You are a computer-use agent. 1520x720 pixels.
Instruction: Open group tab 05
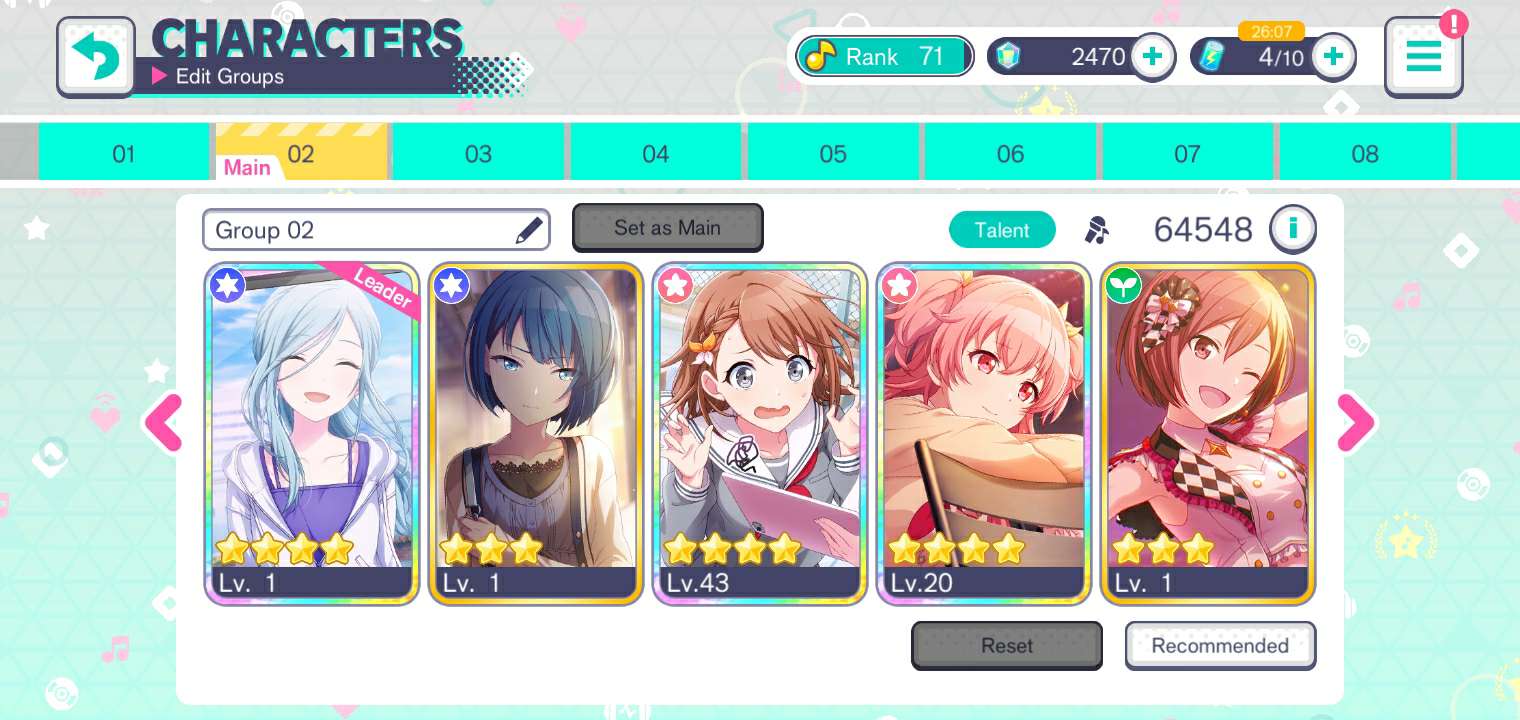[832, 154]
